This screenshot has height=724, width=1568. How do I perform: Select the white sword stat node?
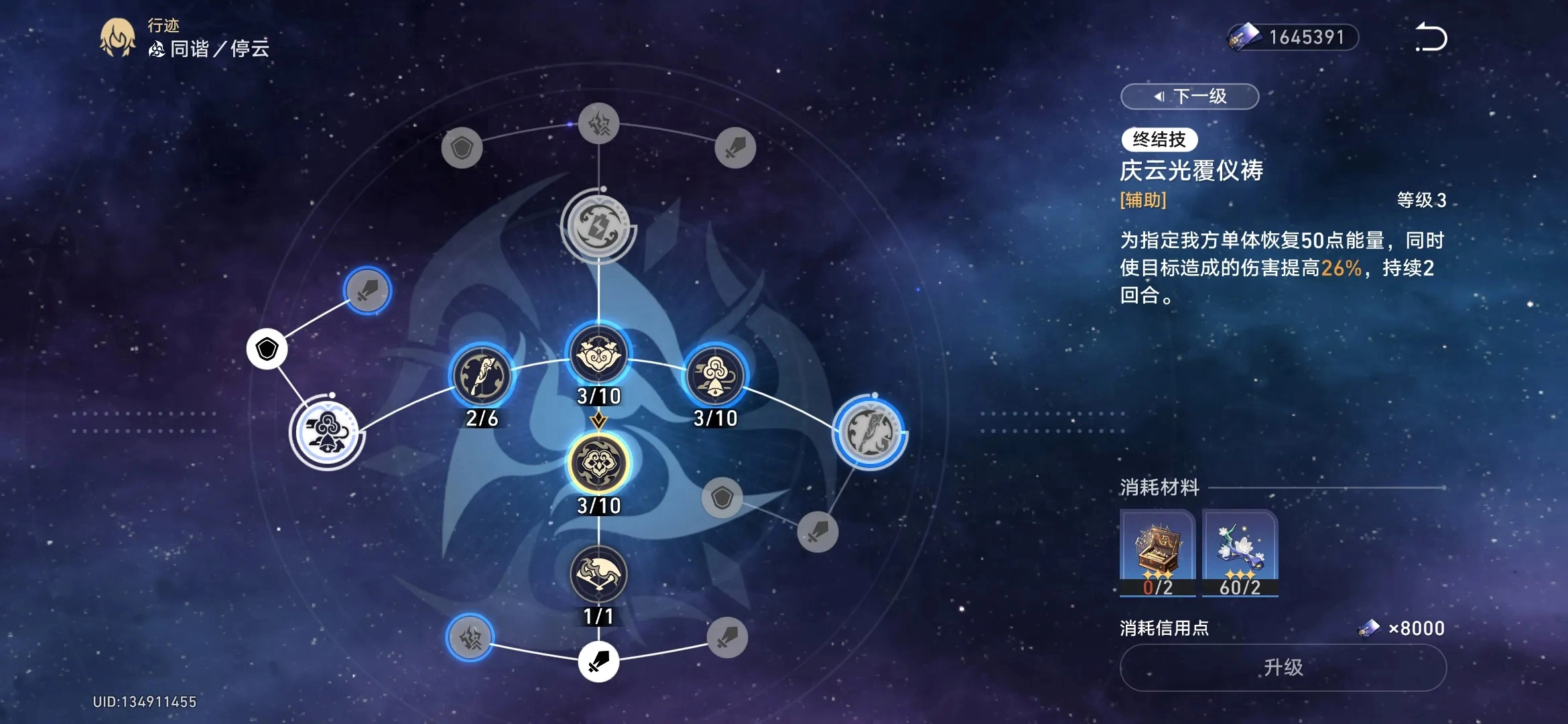pos(598,662)
